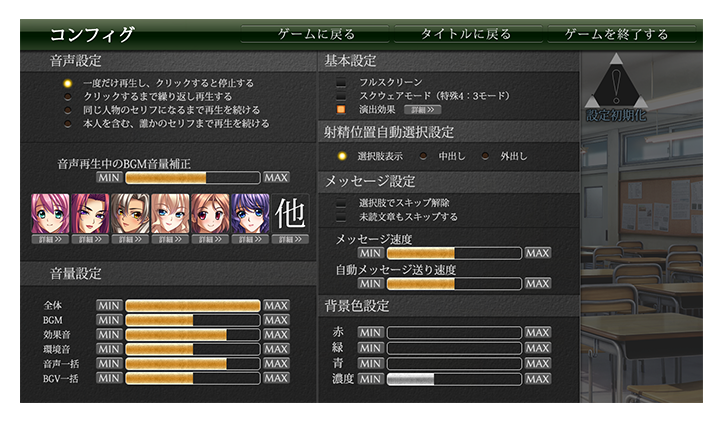Toggle the フルスクリーン checkbox

point(341,82)
